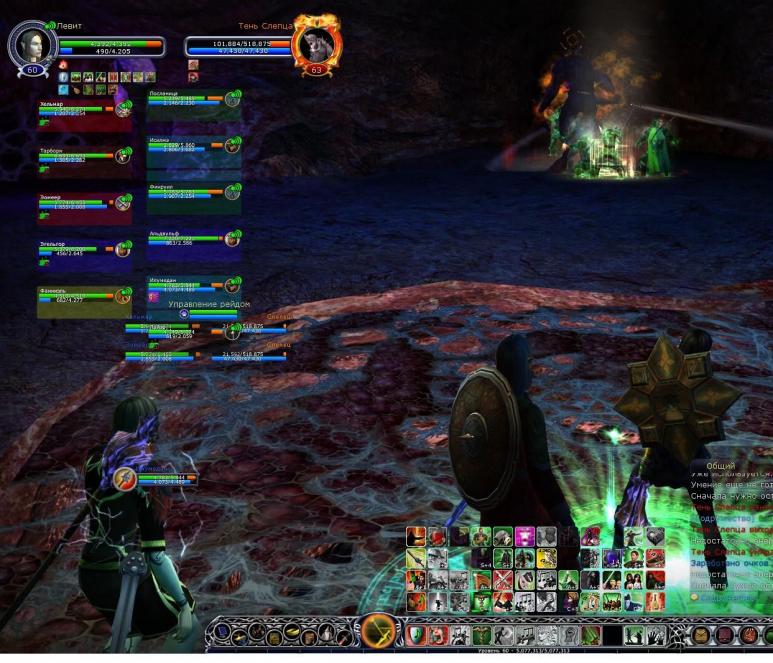773x663 pixels.
Task: Switch to the Общий chat tab
Action: pyautogui.click(x=720, y=466)
